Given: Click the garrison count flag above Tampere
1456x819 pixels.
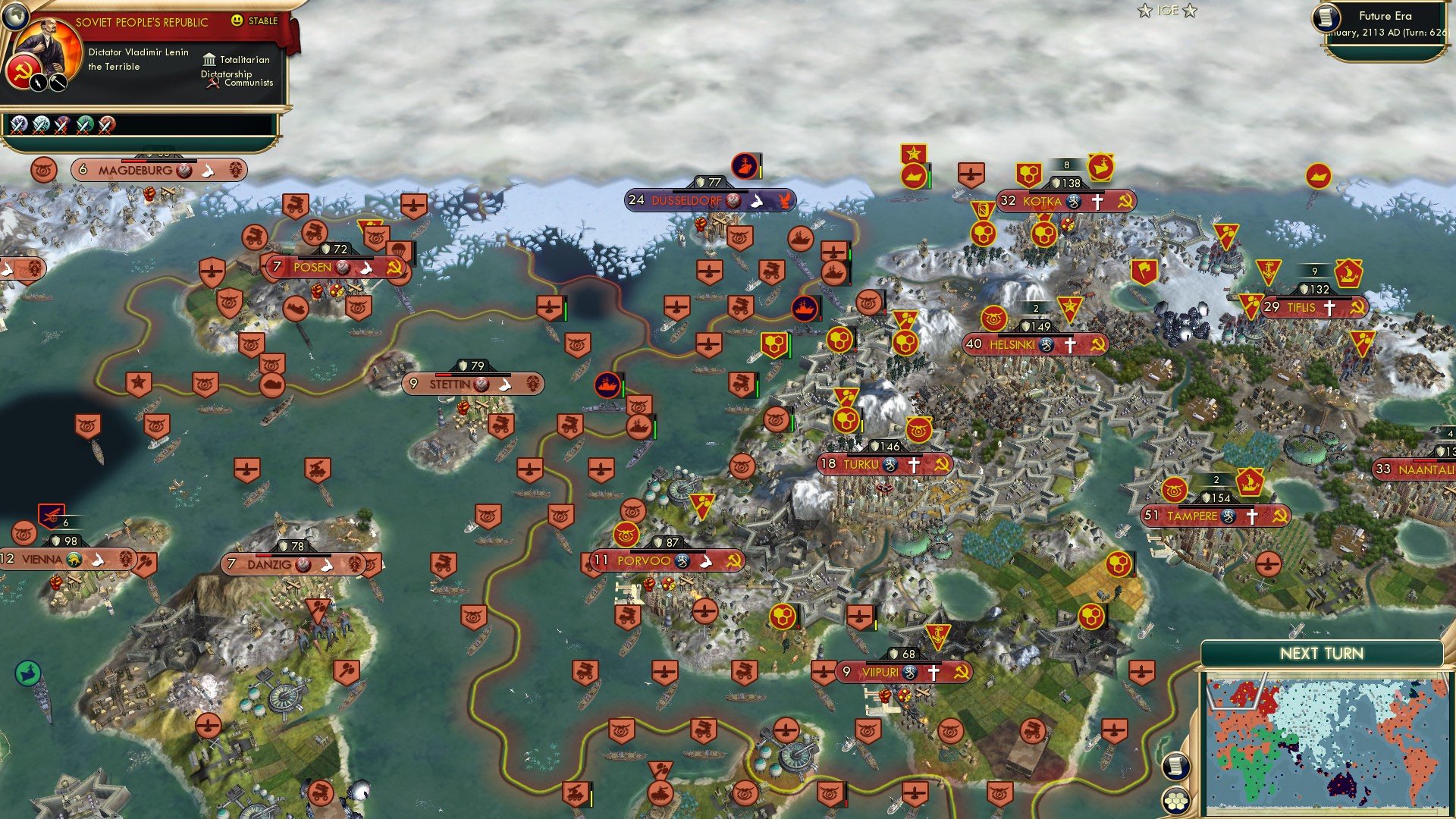Looking at the screenshot, I should (x=1216, y=480).
